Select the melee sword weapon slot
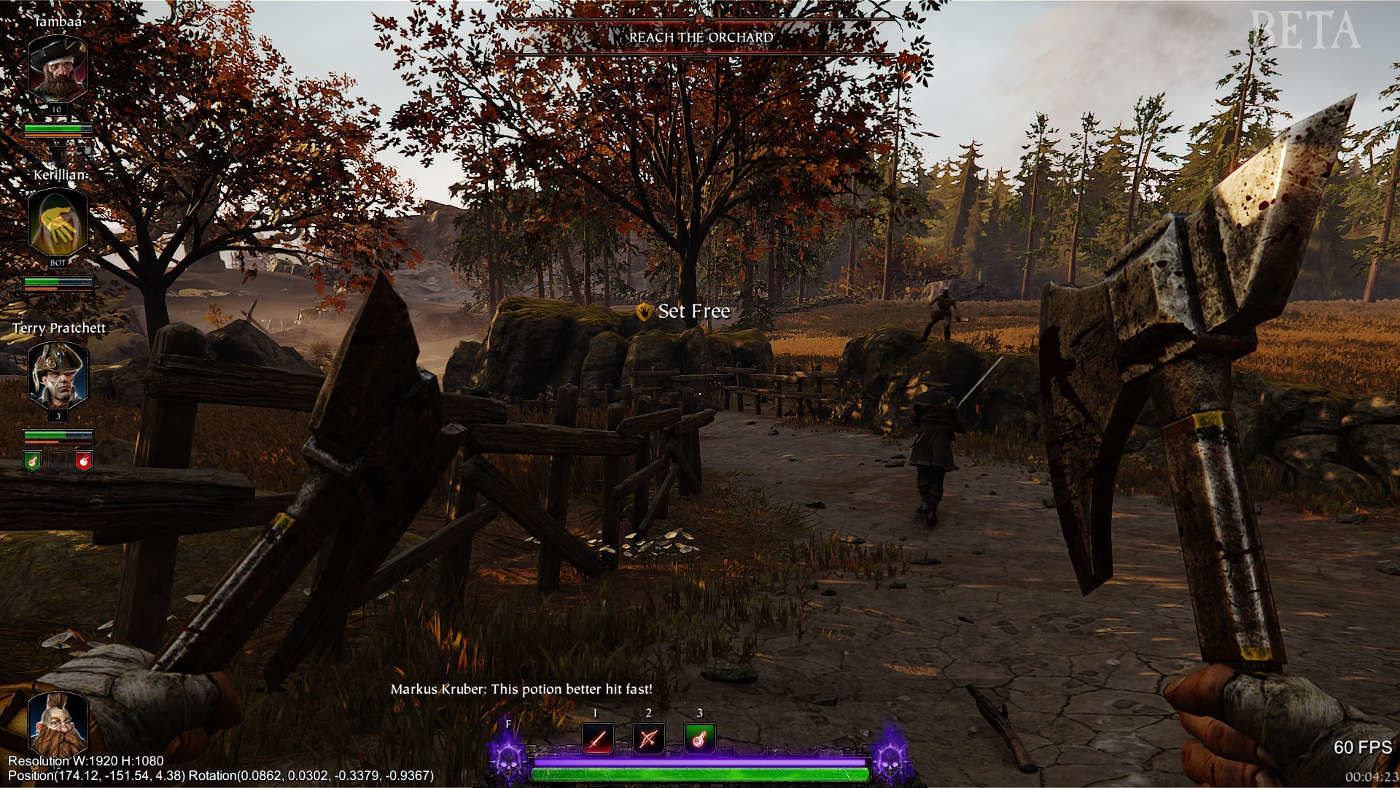The height and width of the screenshot is (788, 1400). (598, 738)
